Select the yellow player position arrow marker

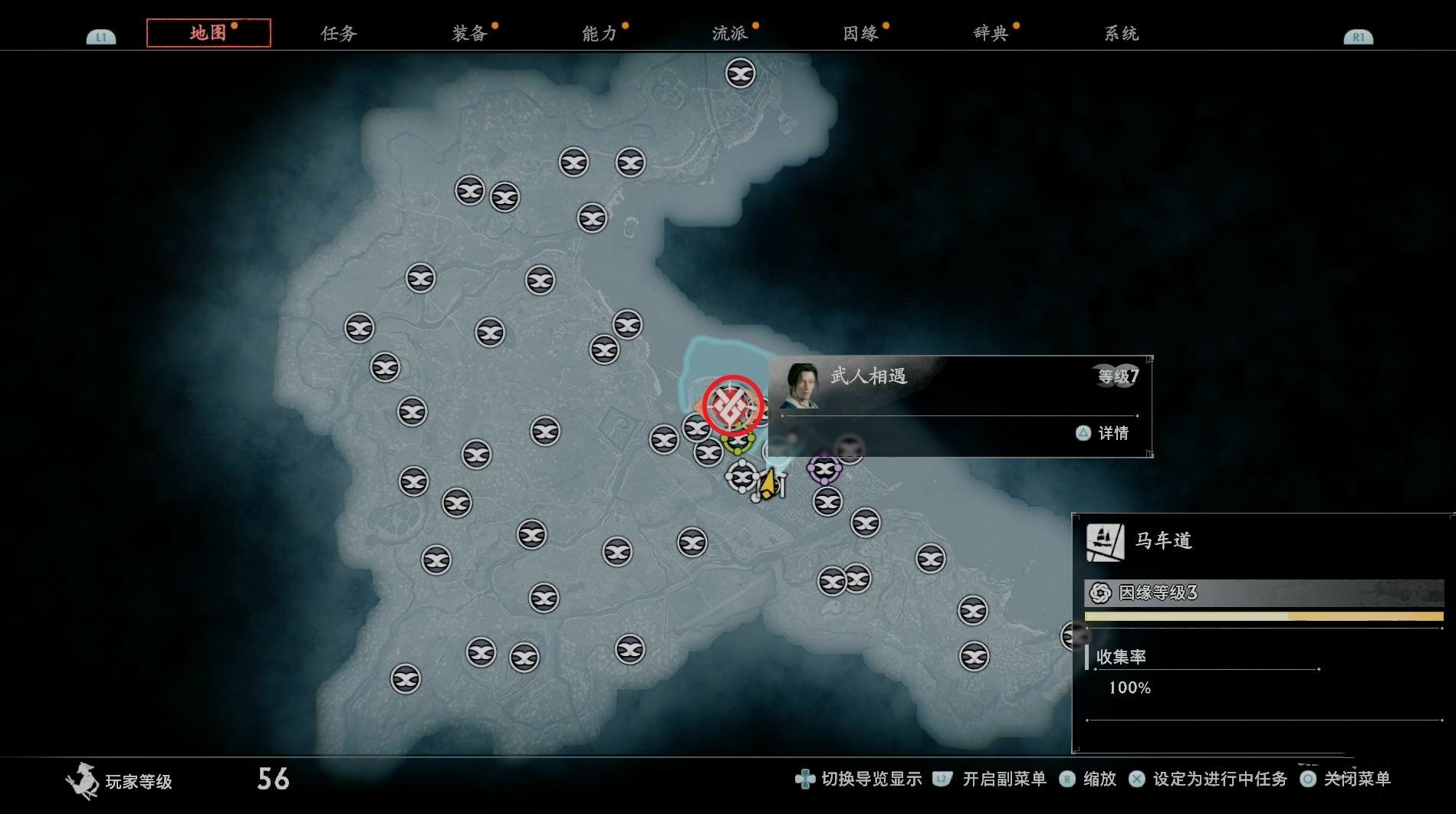coord(768,484)
